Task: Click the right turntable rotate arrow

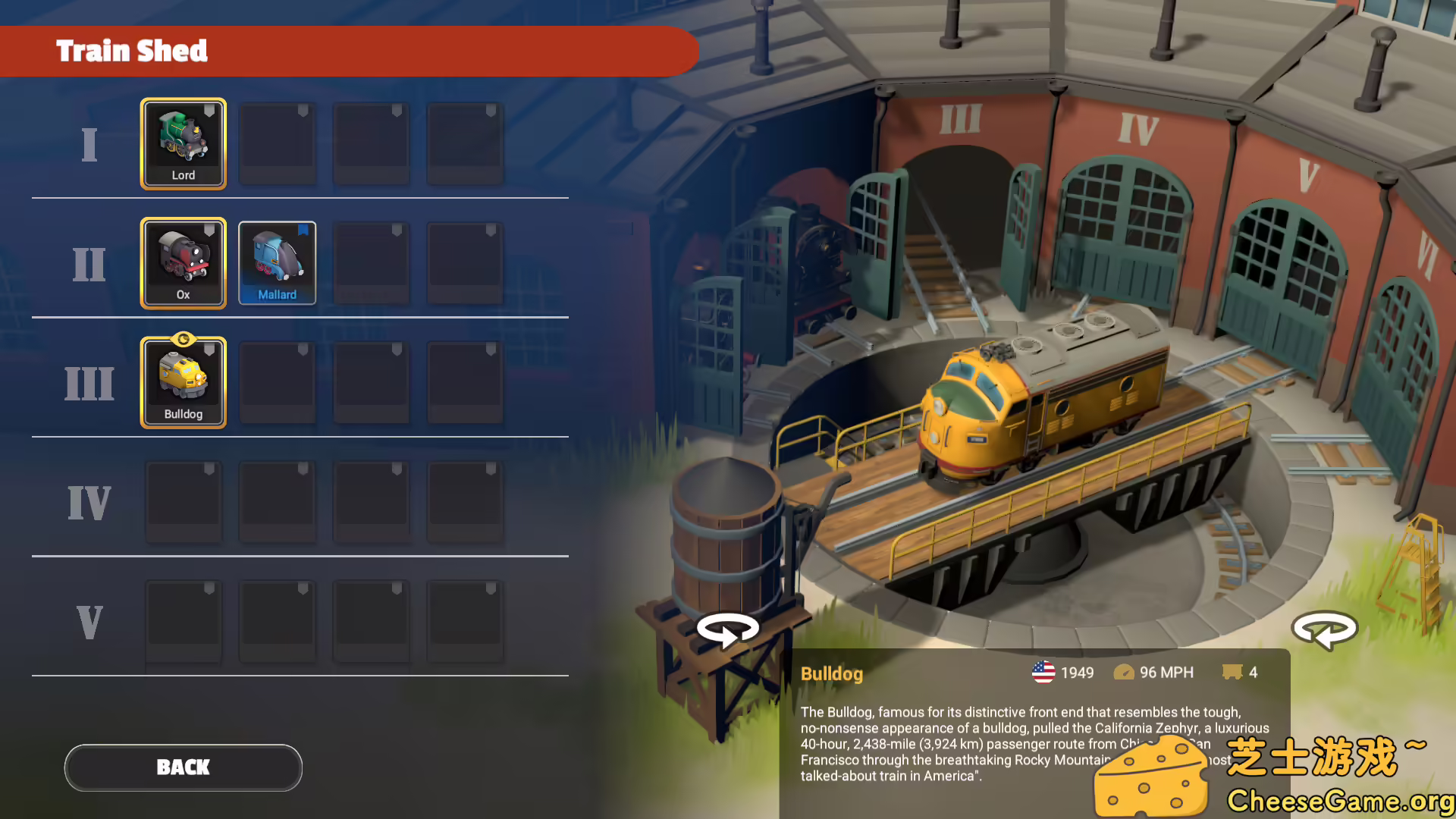Action: click(1326, 629)
